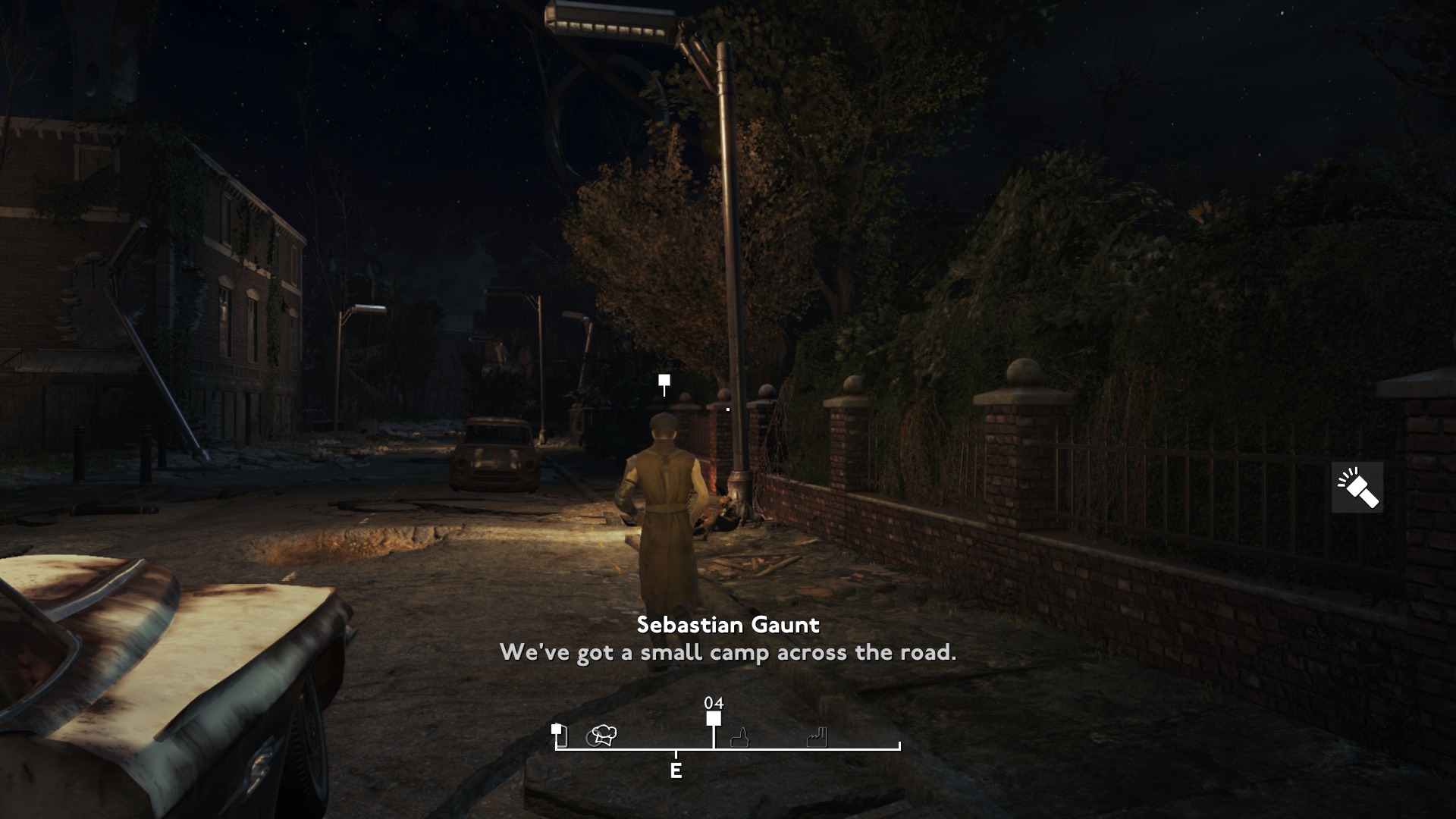
Task: Toggle the flashlight icon
Action: 1357,488
